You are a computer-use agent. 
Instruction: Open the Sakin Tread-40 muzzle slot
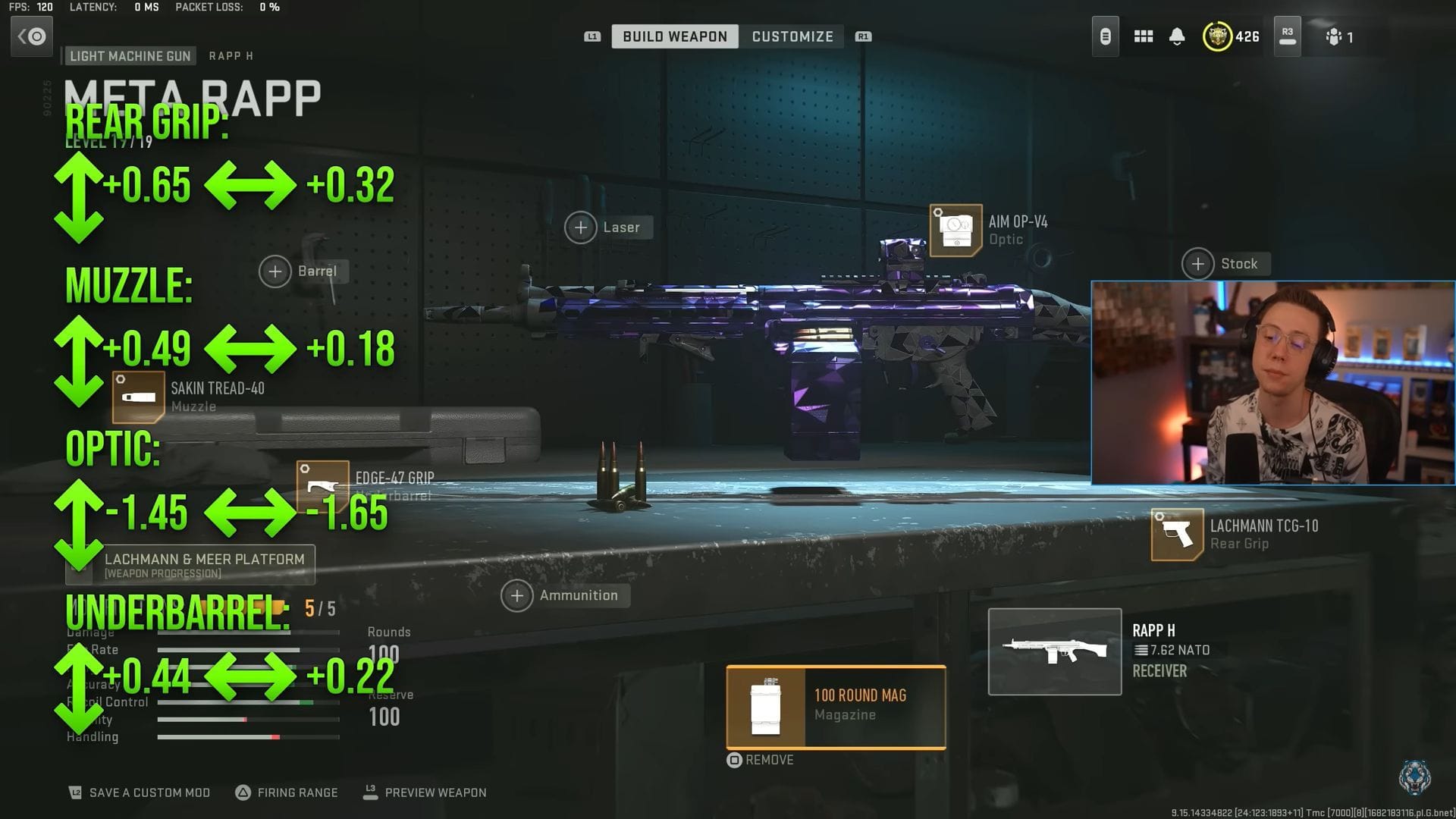pyautogui.click(x=139, y=396)
